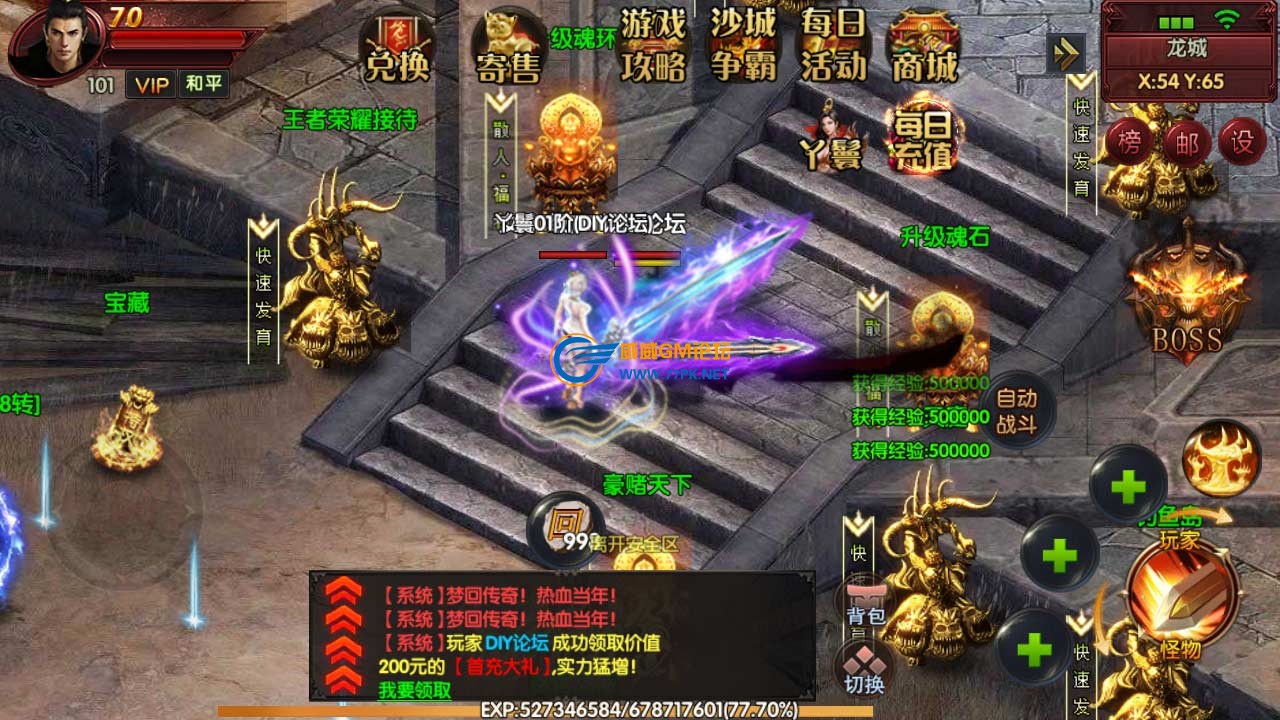Open the 商城 shop
The width and height of the screenshot is (1280, 720).
point(925,48)
